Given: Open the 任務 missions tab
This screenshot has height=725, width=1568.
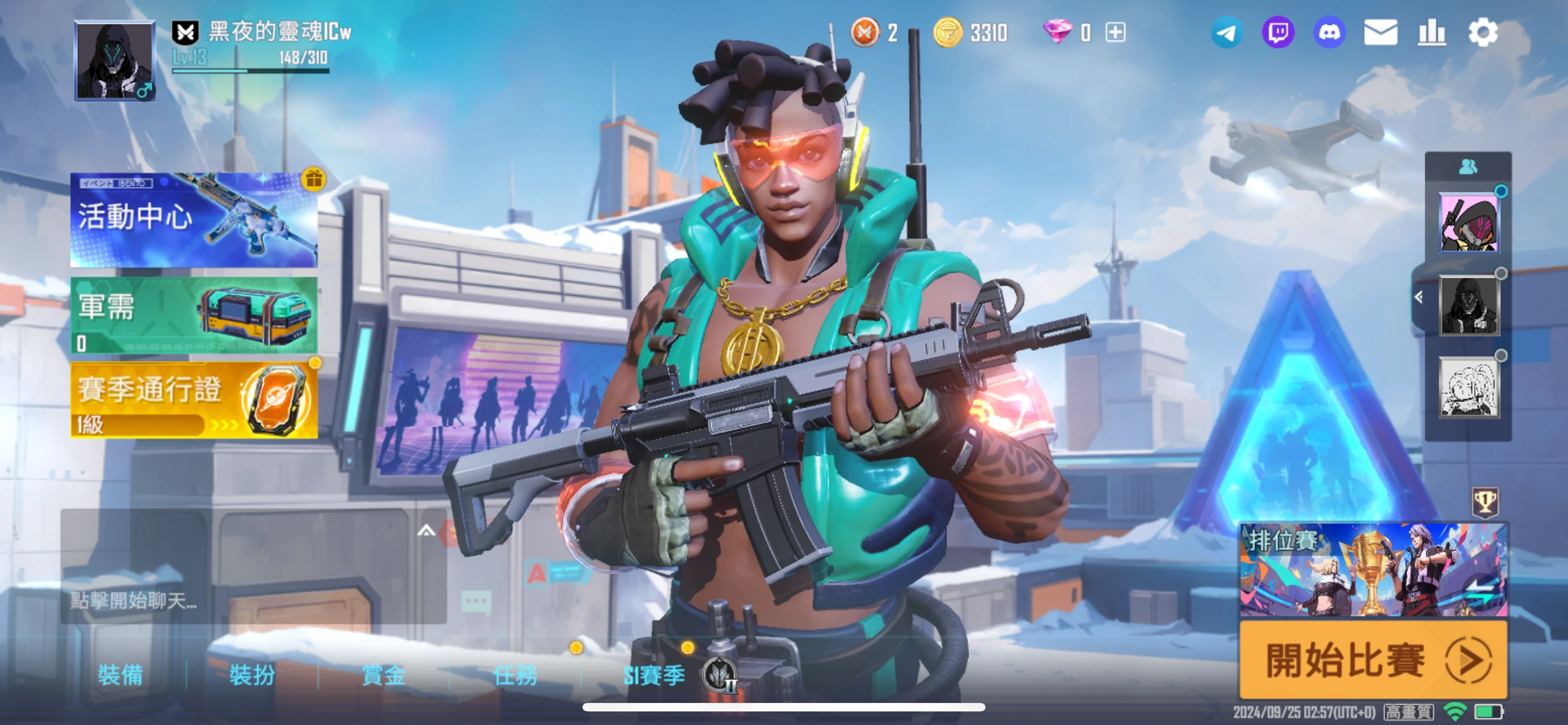Looking at the screenshot, I should [x=515, y=675].
